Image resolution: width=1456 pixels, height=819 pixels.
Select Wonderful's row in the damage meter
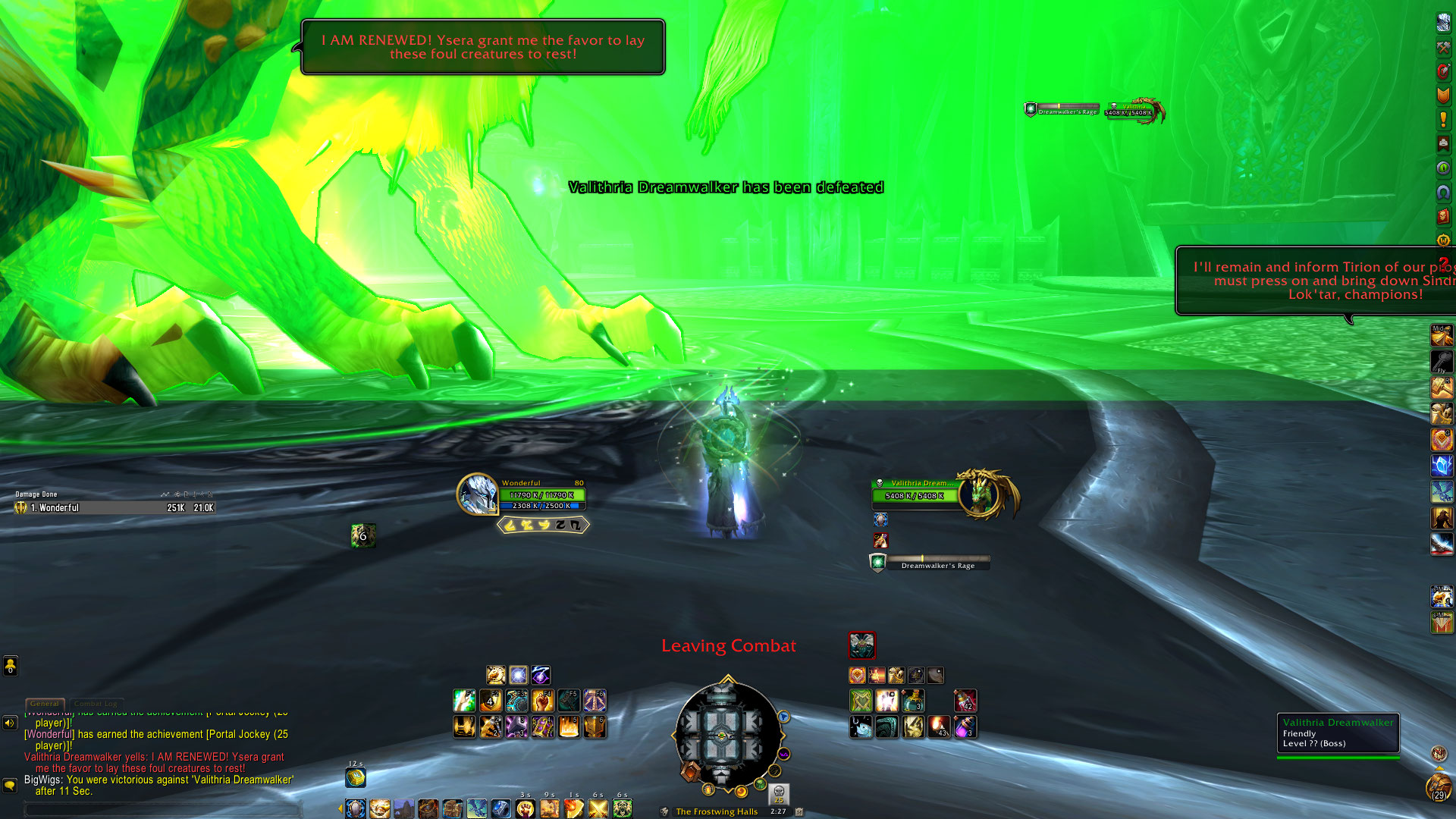(114, 508)
